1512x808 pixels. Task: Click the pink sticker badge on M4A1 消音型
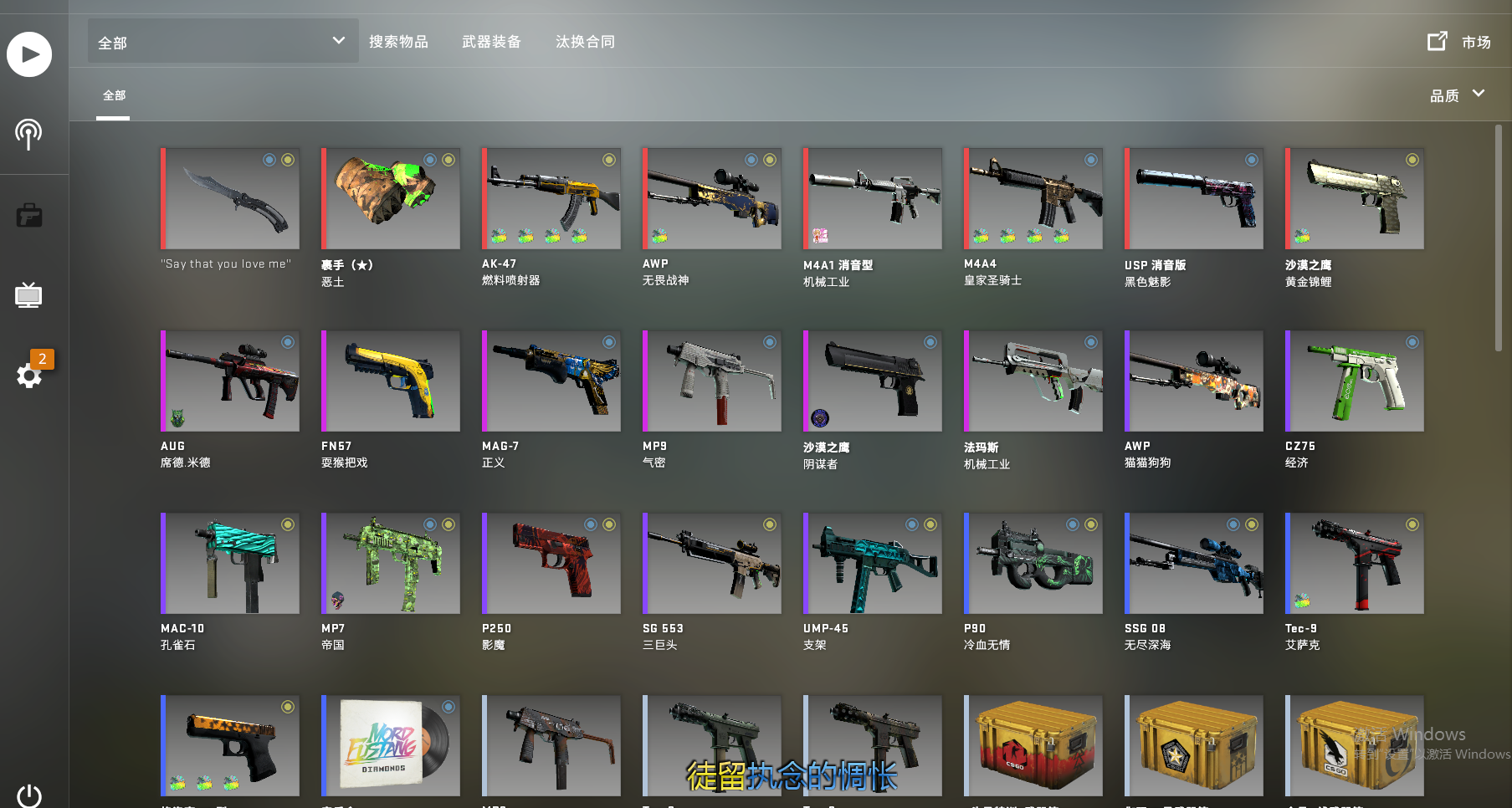(821, 237)
